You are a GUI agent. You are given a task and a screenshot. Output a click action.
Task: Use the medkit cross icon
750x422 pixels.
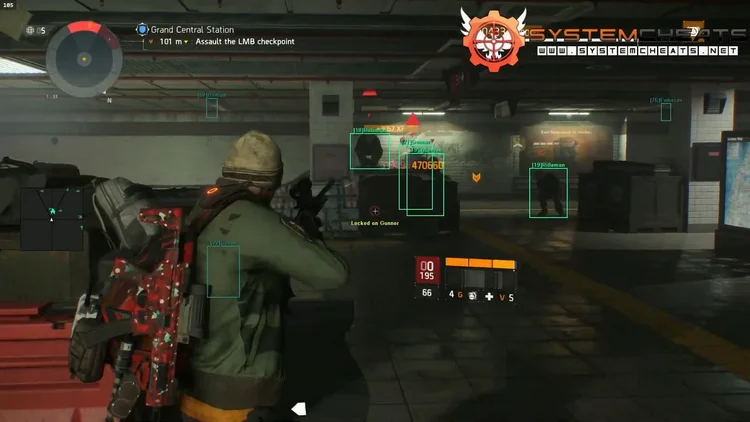489,297
